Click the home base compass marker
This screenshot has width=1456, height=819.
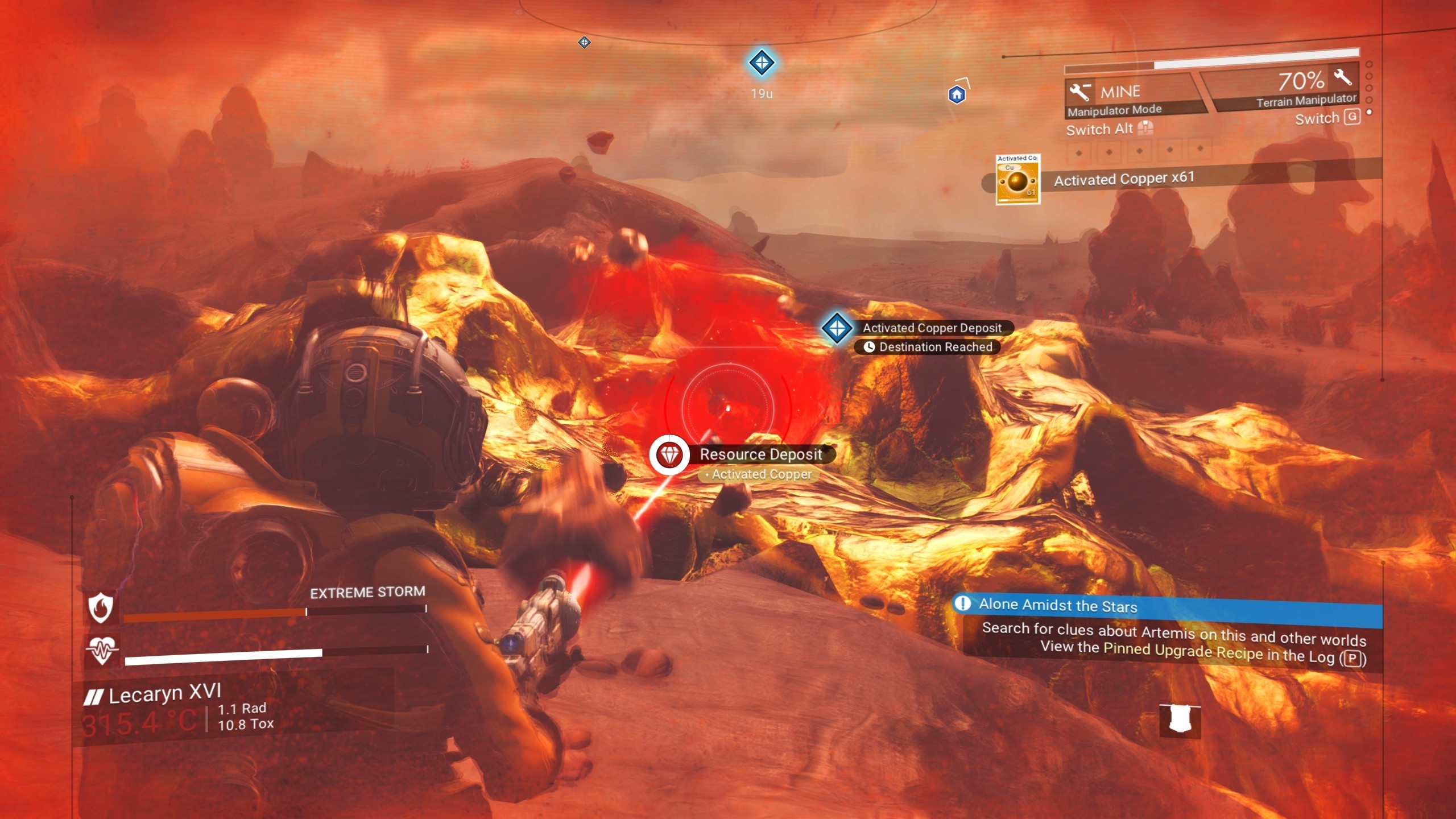point(957,94)
